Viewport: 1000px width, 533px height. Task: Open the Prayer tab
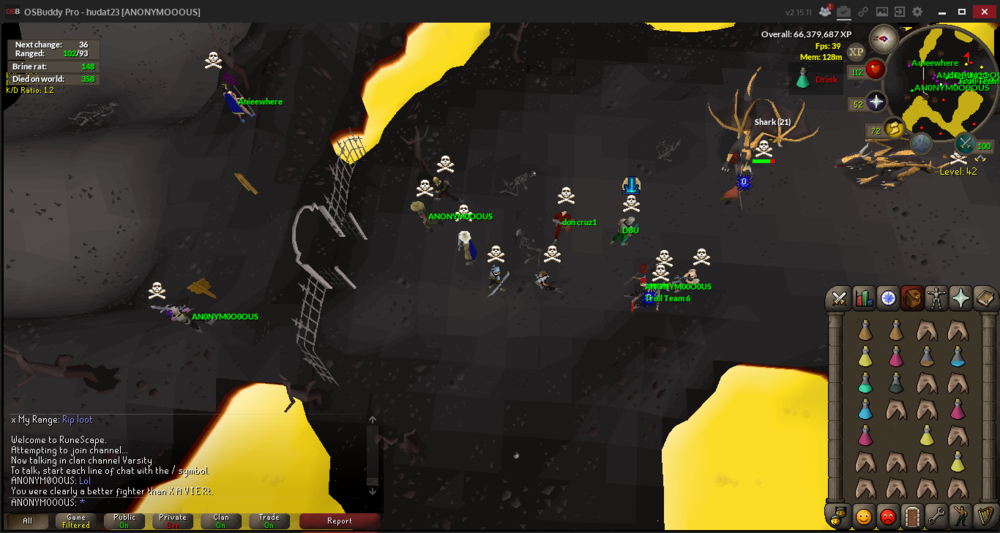(x=960, y=298)
